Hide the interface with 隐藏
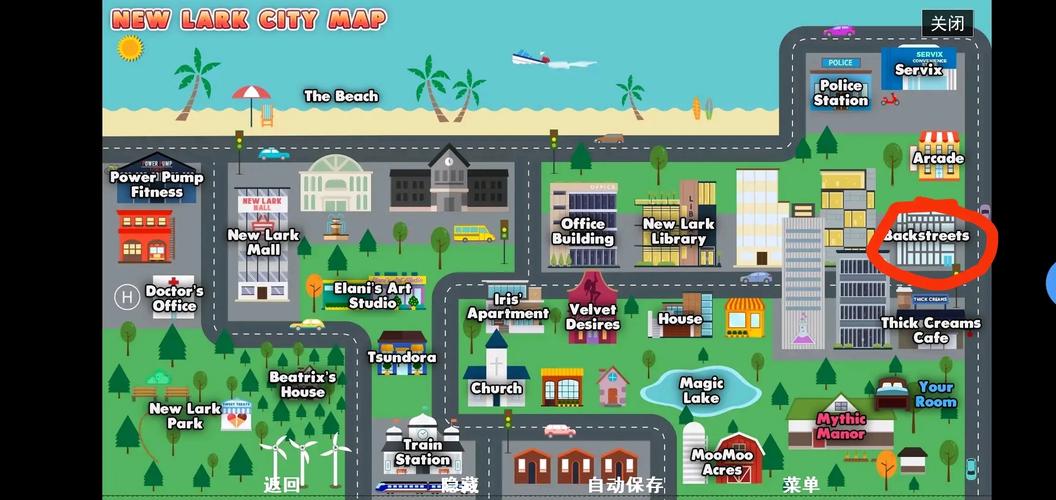Image resolution: width=1056 pixels, height=500 pixels. click(460, 485)
